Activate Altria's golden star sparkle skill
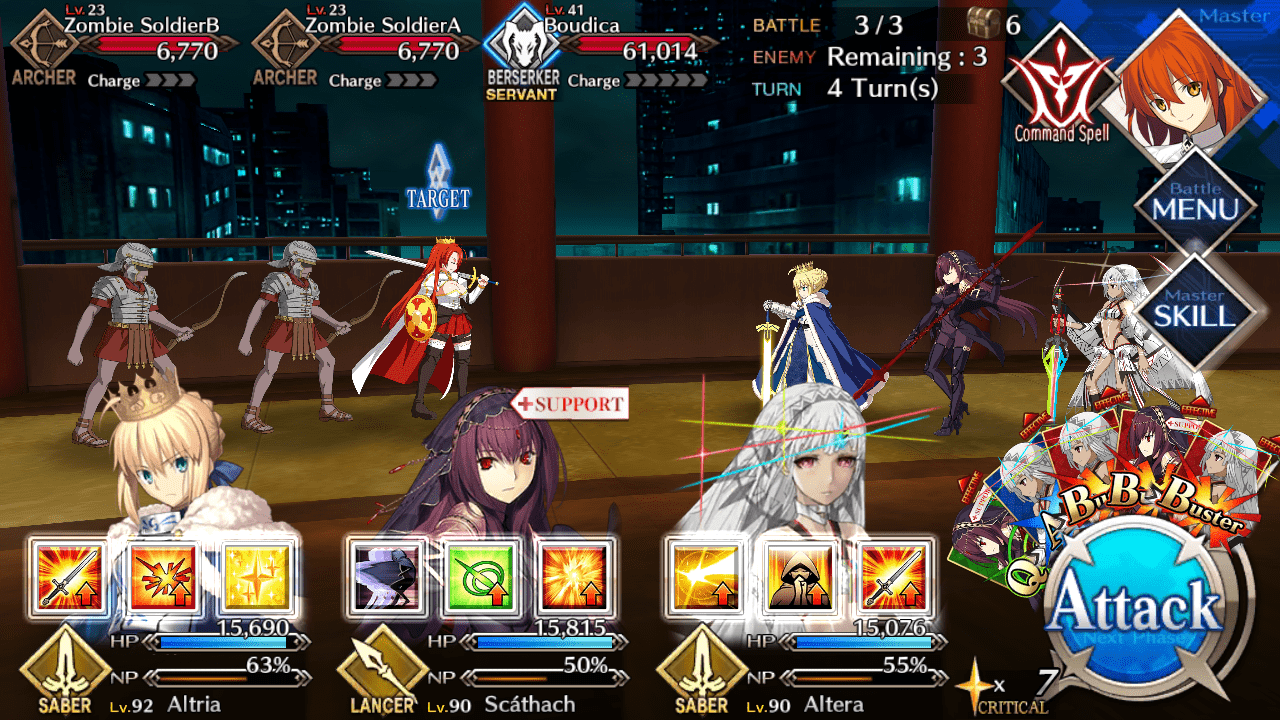 (257, 578)
